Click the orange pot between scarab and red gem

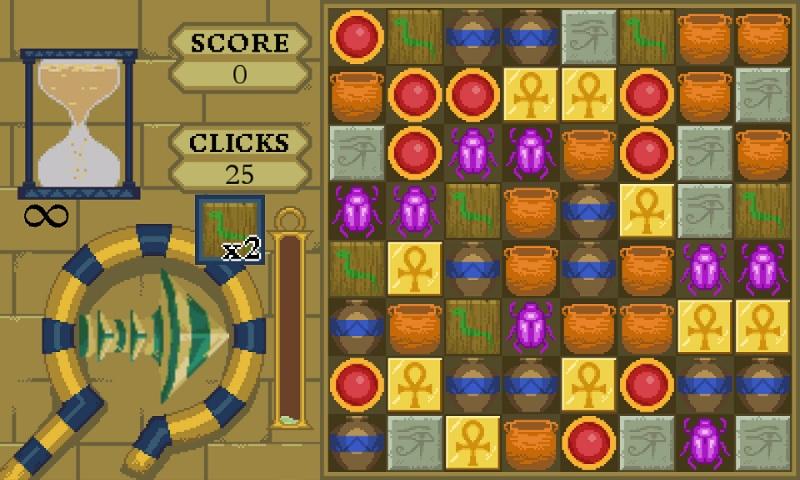(x=589, y=154)
